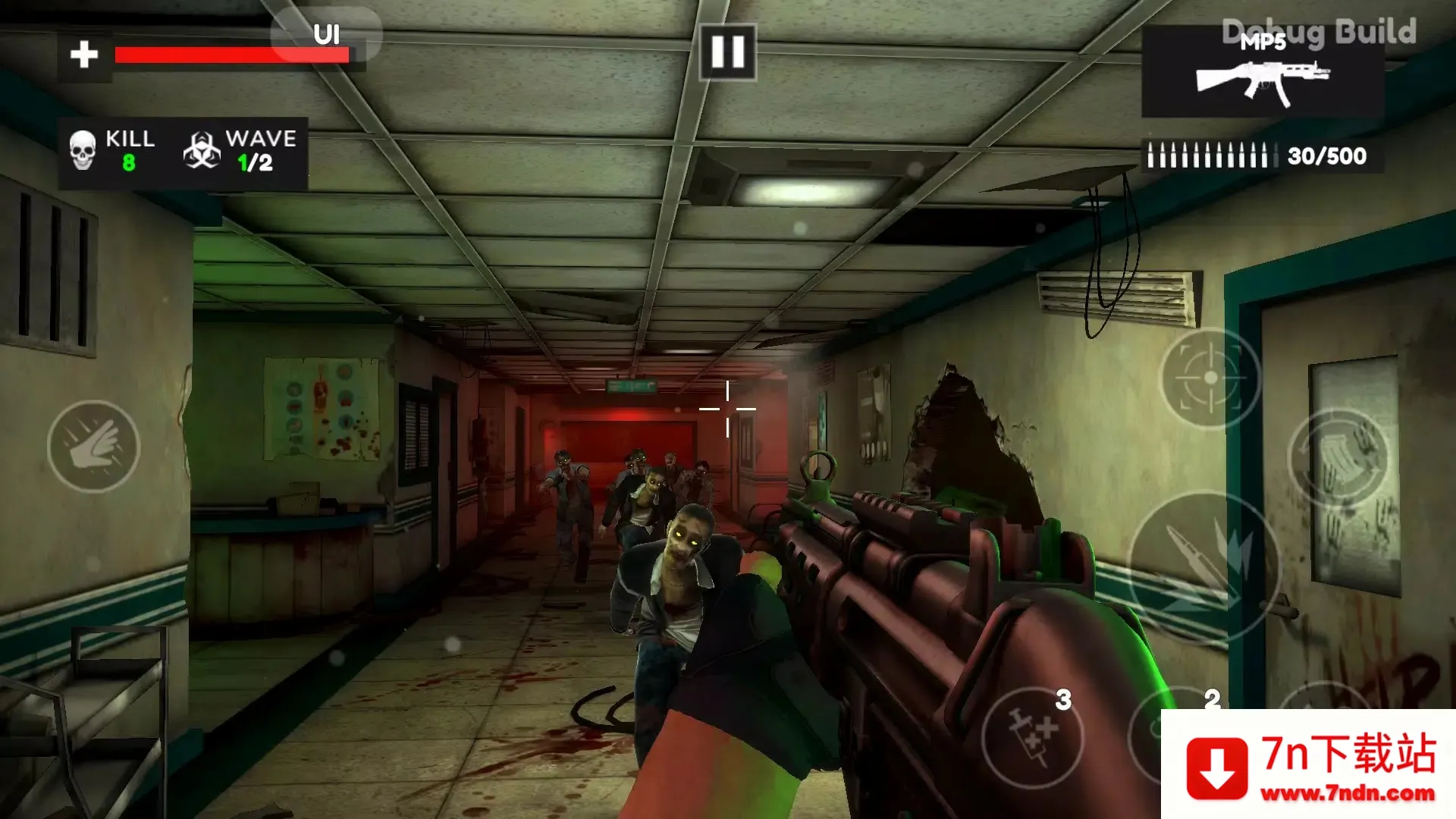Toggle the UI debug button
The height and width of the screenshot is (819, 1456).
tap(326, 34)
